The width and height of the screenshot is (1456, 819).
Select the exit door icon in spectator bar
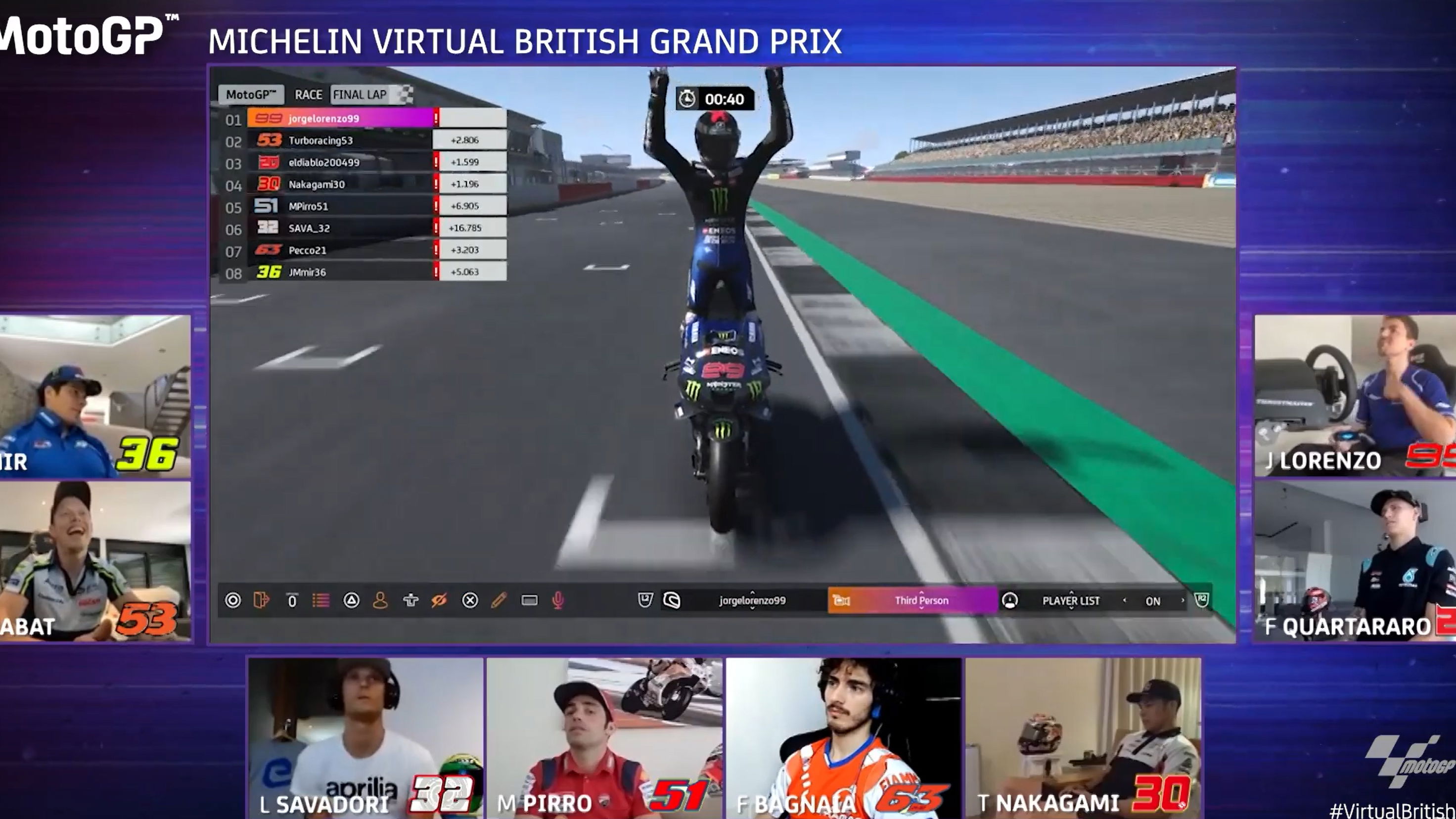tap(261, 600)
